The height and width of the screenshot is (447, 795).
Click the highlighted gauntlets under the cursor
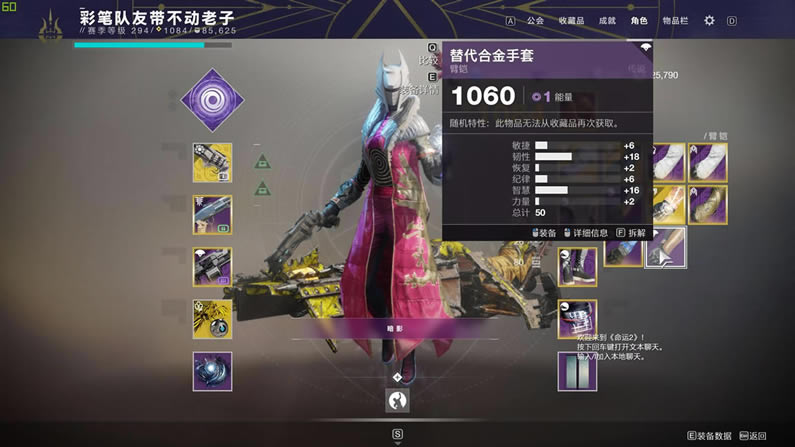click(665, 247)
